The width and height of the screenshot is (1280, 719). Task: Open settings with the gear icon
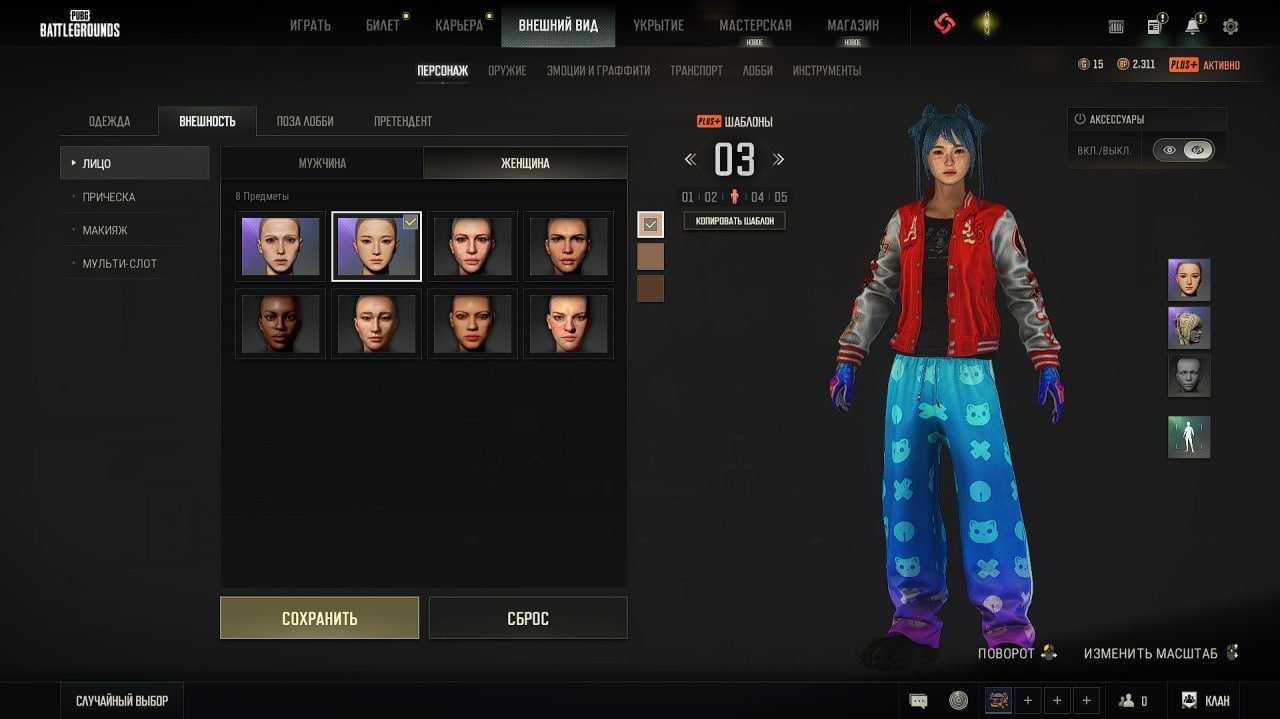point(1231,27)
